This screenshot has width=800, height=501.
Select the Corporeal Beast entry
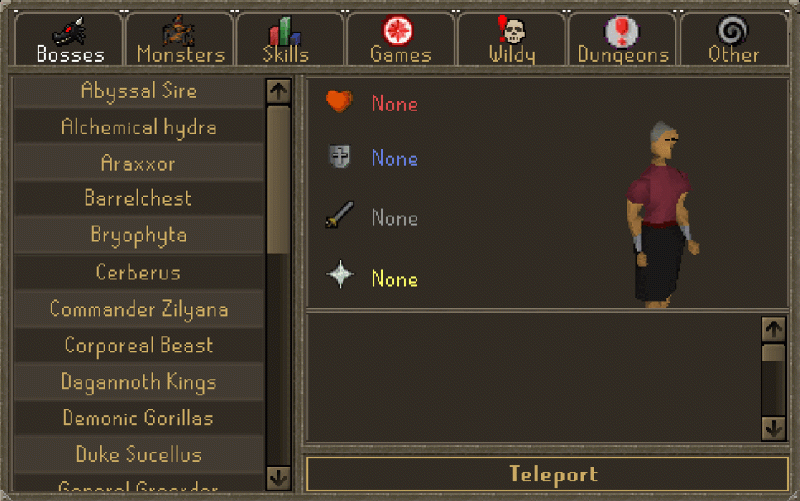point(138,345)
